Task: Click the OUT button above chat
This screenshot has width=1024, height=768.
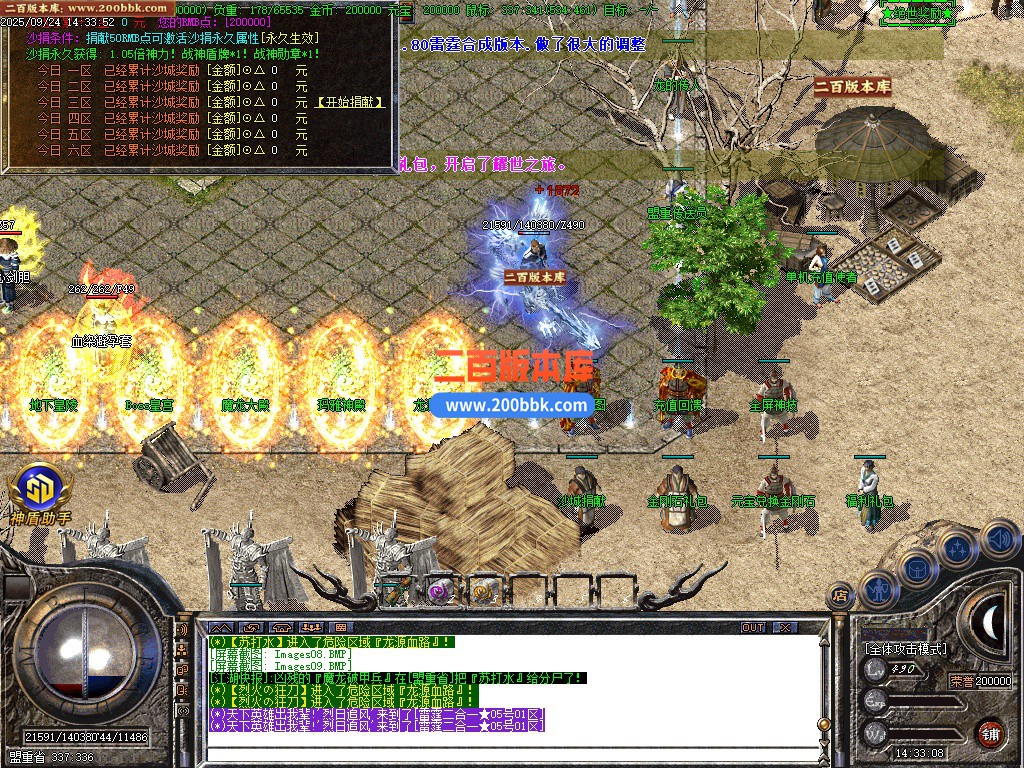Action: pos(753,627)
